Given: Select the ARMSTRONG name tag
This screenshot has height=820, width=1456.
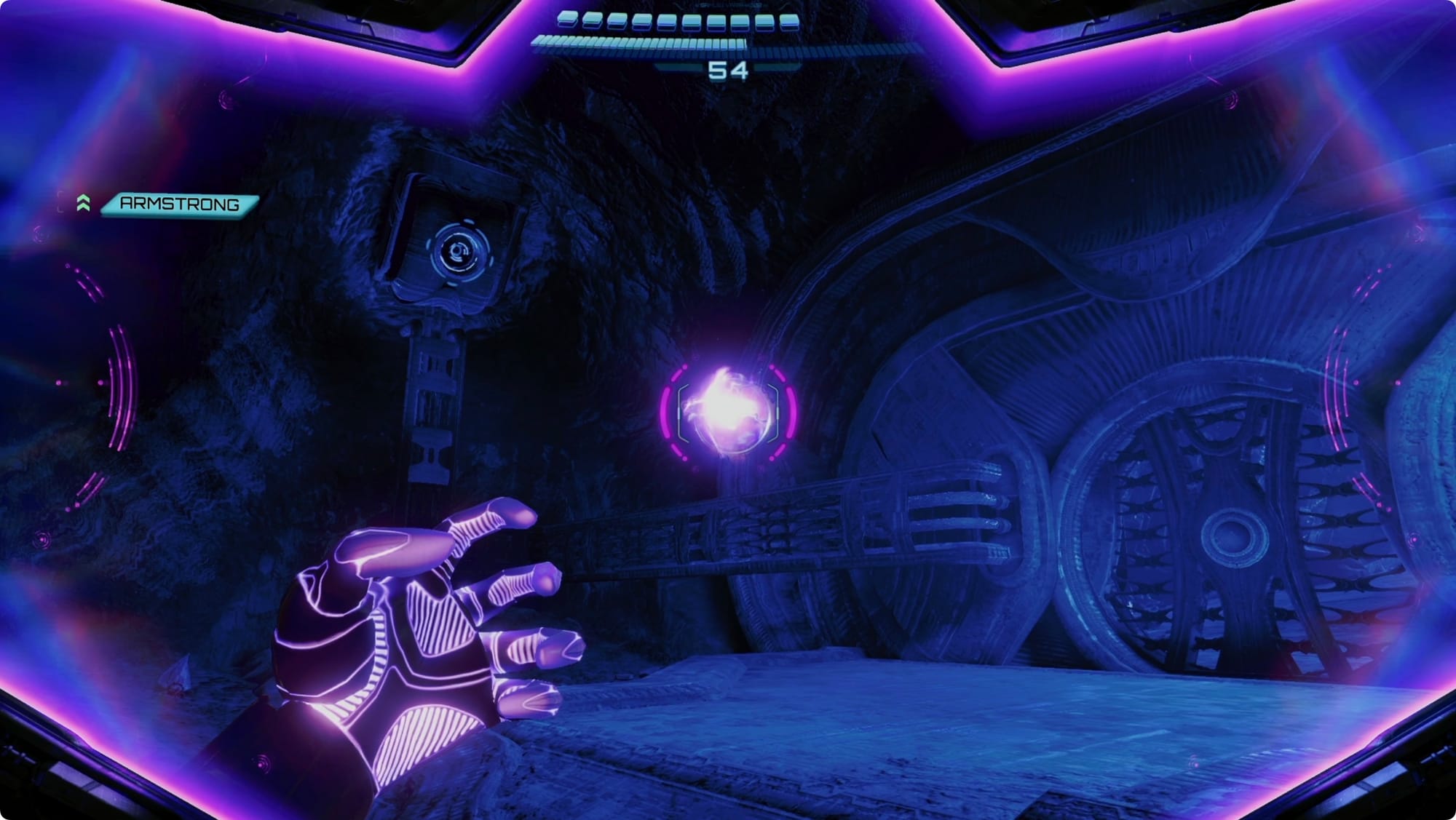Looking at the screenshot, I should (x=179, y=204).
